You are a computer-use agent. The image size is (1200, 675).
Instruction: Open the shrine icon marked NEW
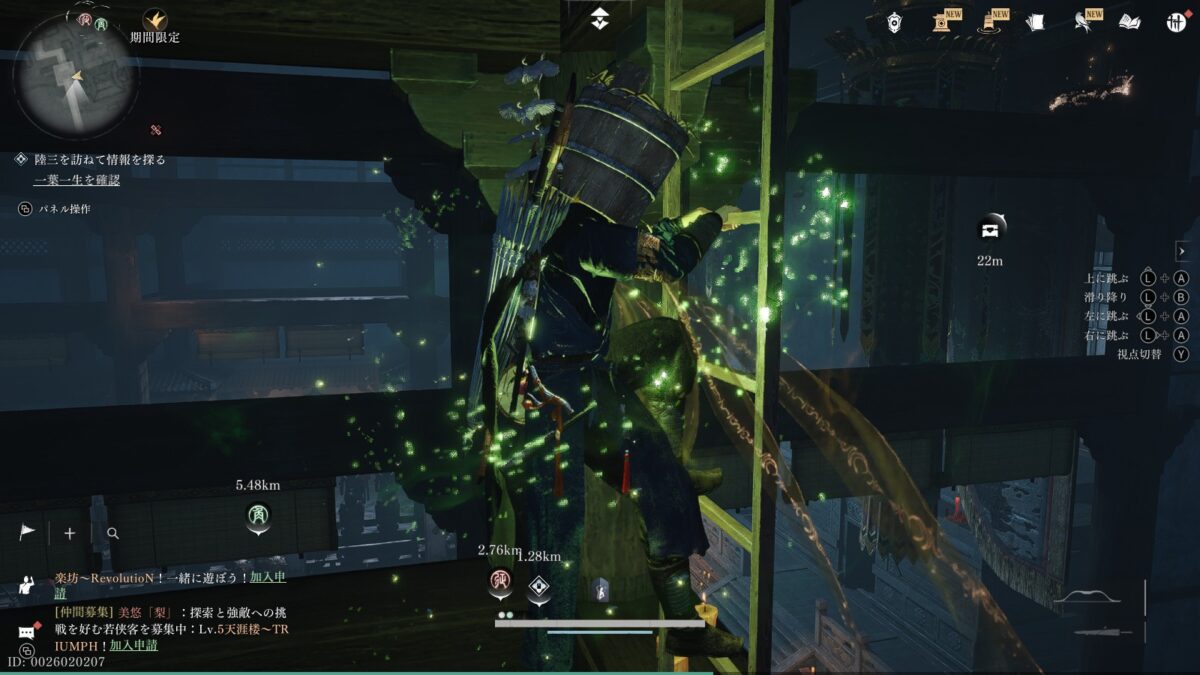point(941,22)
